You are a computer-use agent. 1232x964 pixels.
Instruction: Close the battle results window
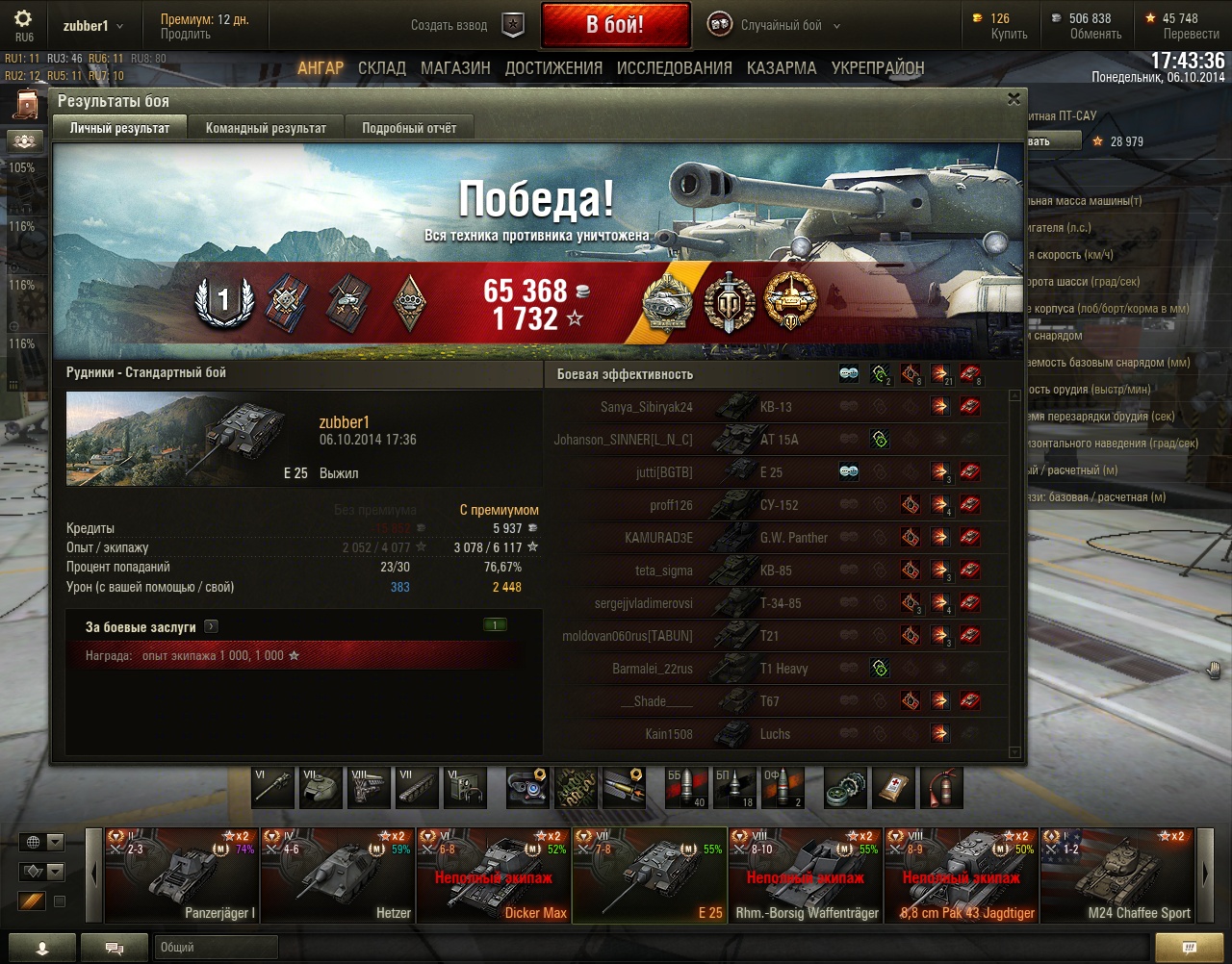coord(1014,99)
